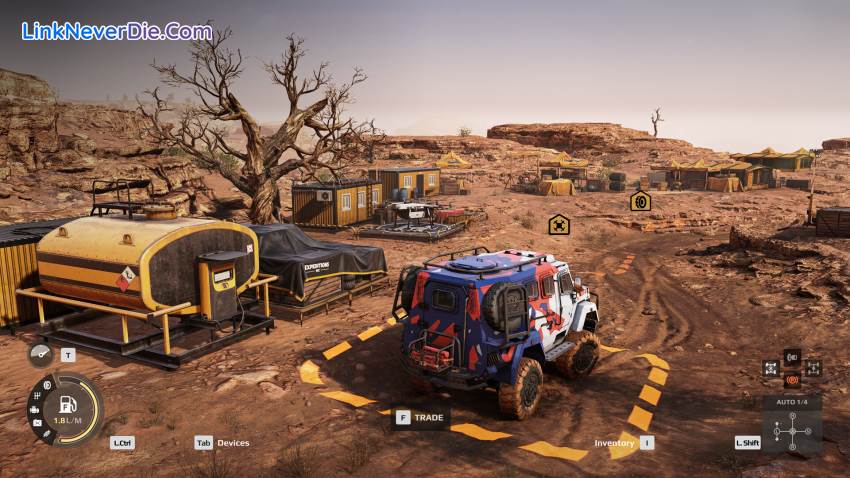The width and height of the screenshot is (850, 478).
Task: Open the Inventory label
Action: [614, 442]
